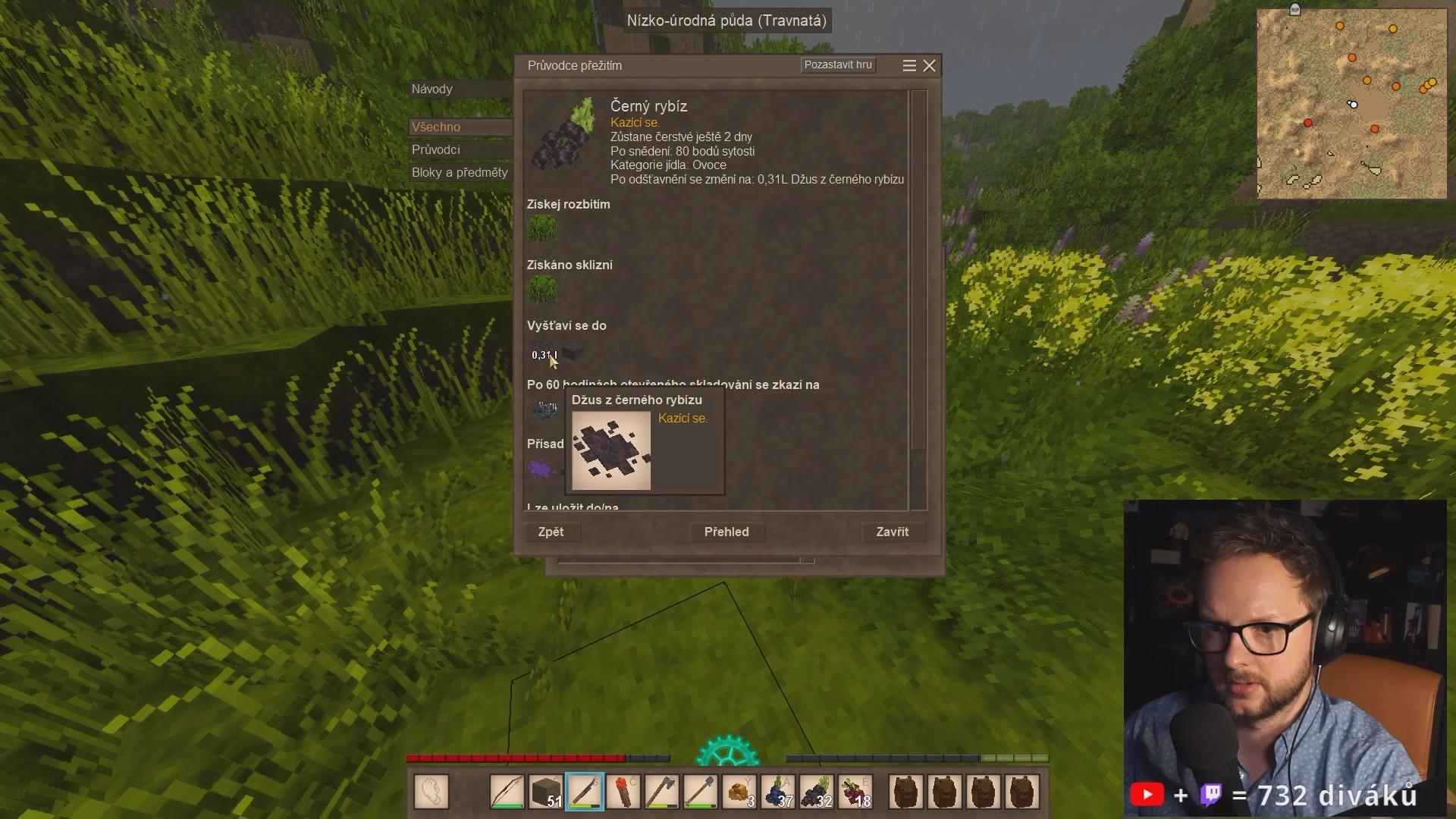
Task: Select the bow hotbar slot
Action: 507,792
